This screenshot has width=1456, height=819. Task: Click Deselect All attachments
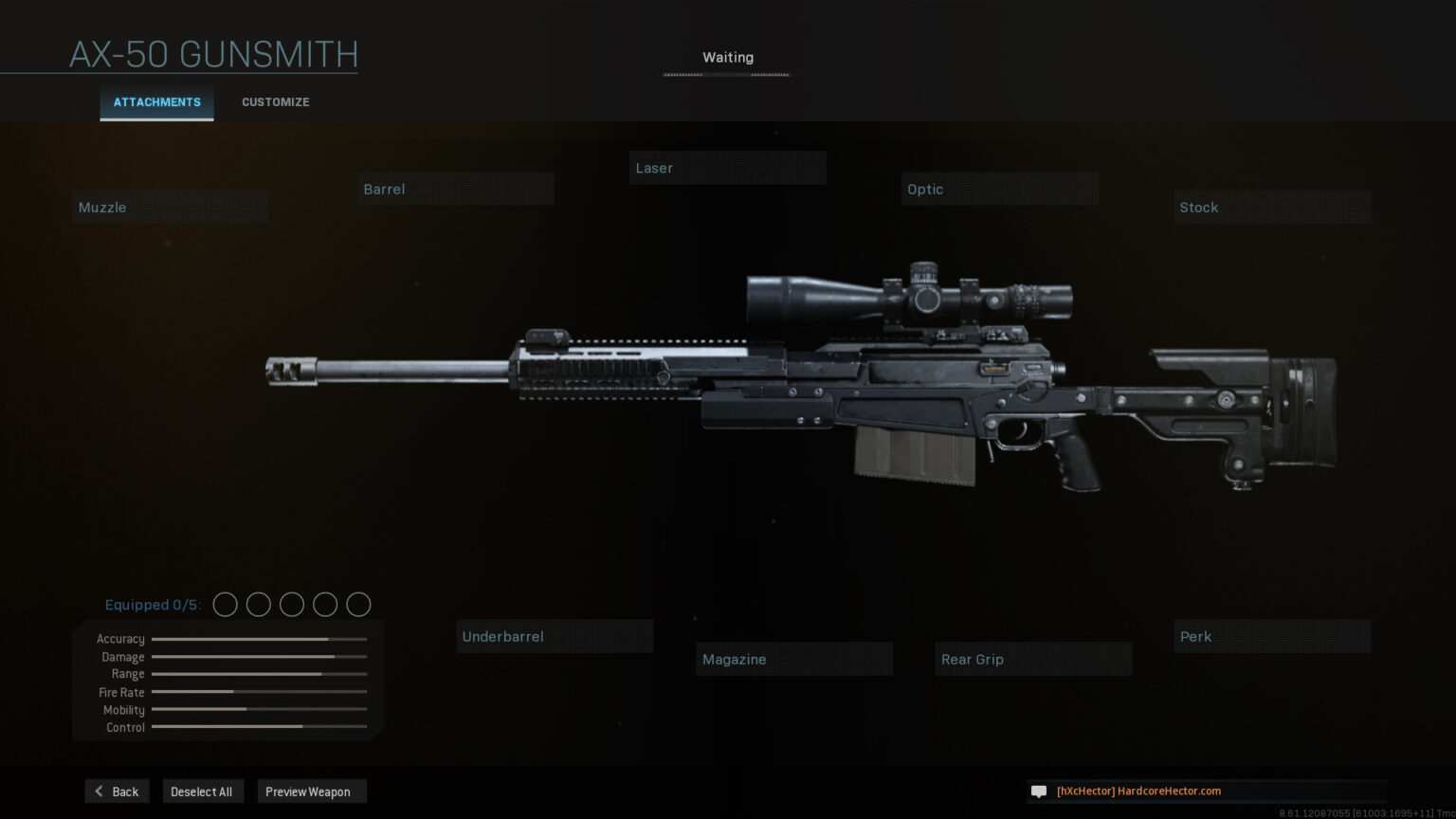click(x=202, y=792)
